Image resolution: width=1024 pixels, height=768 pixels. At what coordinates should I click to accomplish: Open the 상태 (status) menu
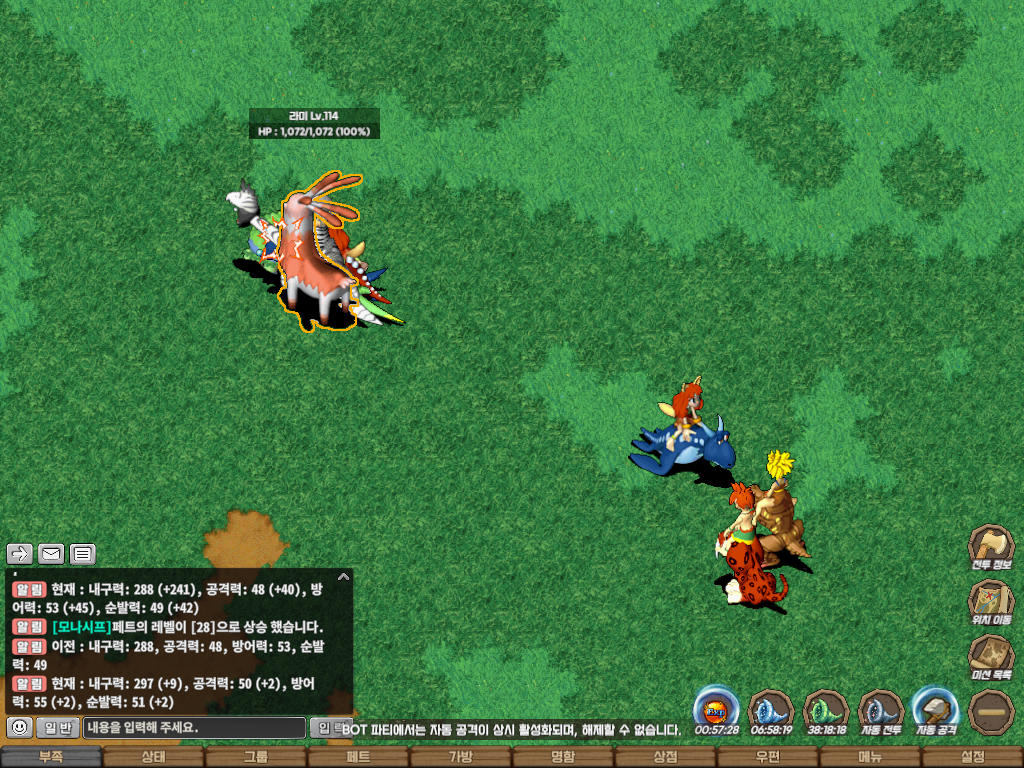(x=153, y=757)
